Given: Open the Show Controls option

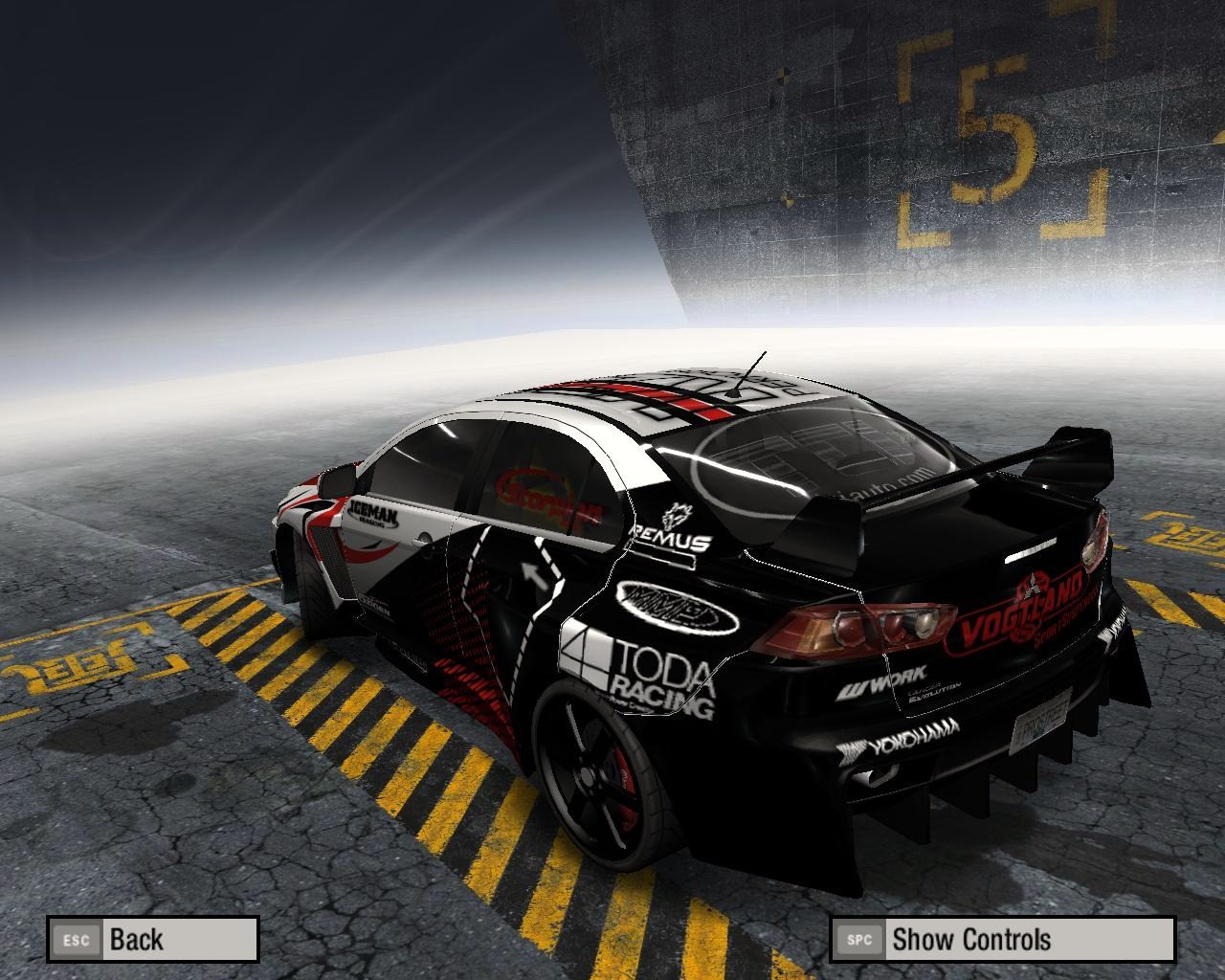Looking at the screenshot, I should 1002,939.
